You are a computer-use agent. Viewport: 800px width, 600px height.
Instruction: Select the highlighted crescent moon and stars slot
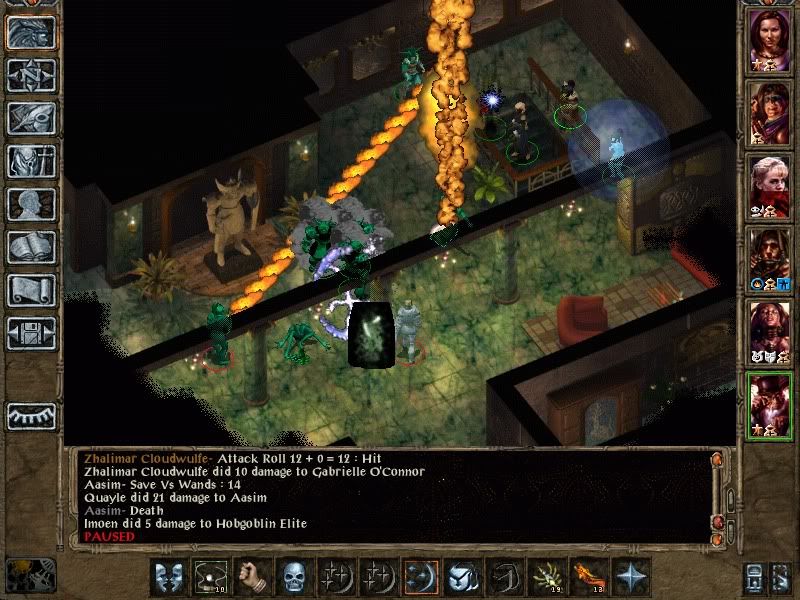pos(420,577)
